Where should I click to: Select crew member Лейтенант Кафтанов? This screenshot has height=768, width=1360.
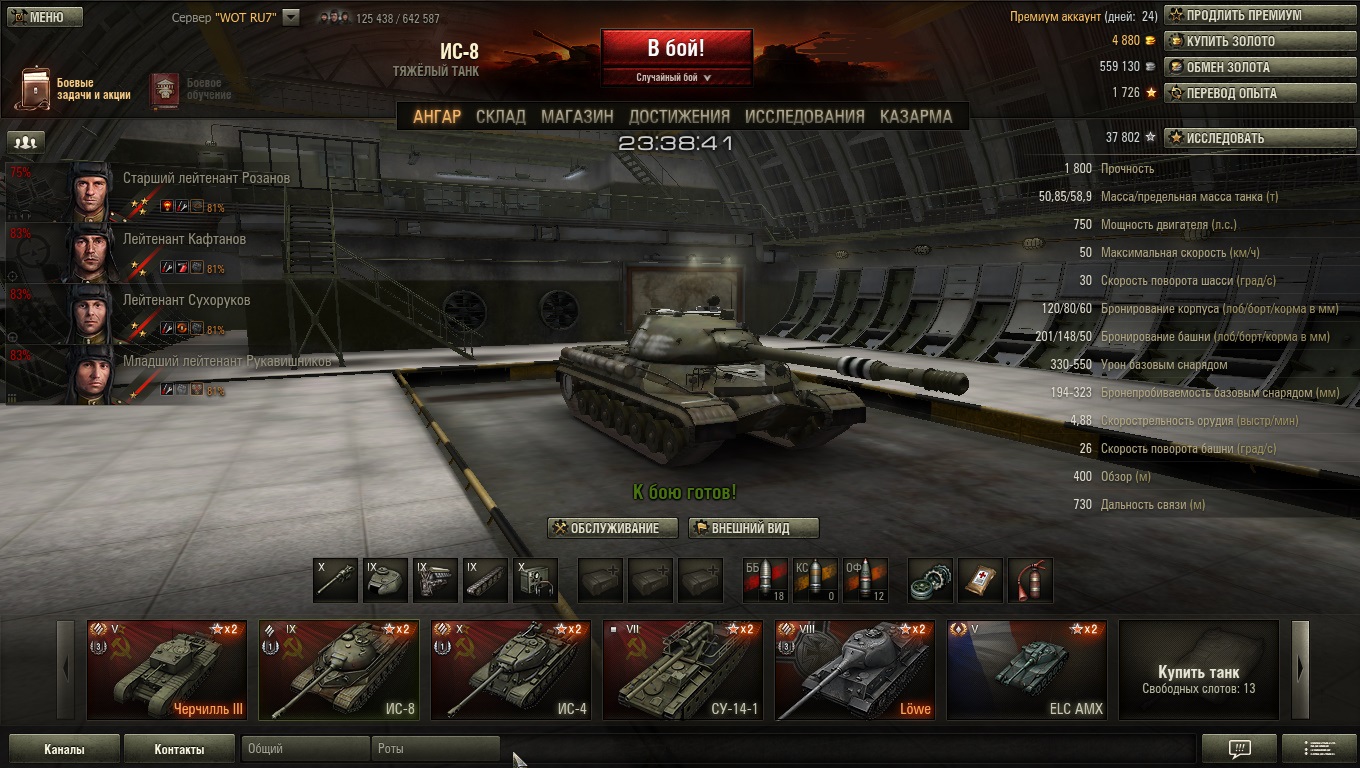point(185,240)
